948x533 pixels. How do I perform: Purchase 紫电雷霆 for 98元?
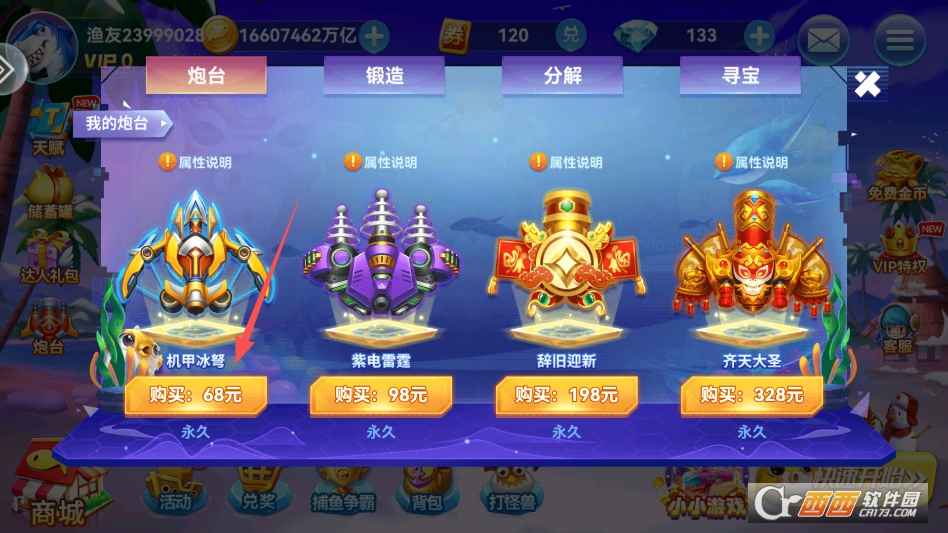[x=380, y=395]
